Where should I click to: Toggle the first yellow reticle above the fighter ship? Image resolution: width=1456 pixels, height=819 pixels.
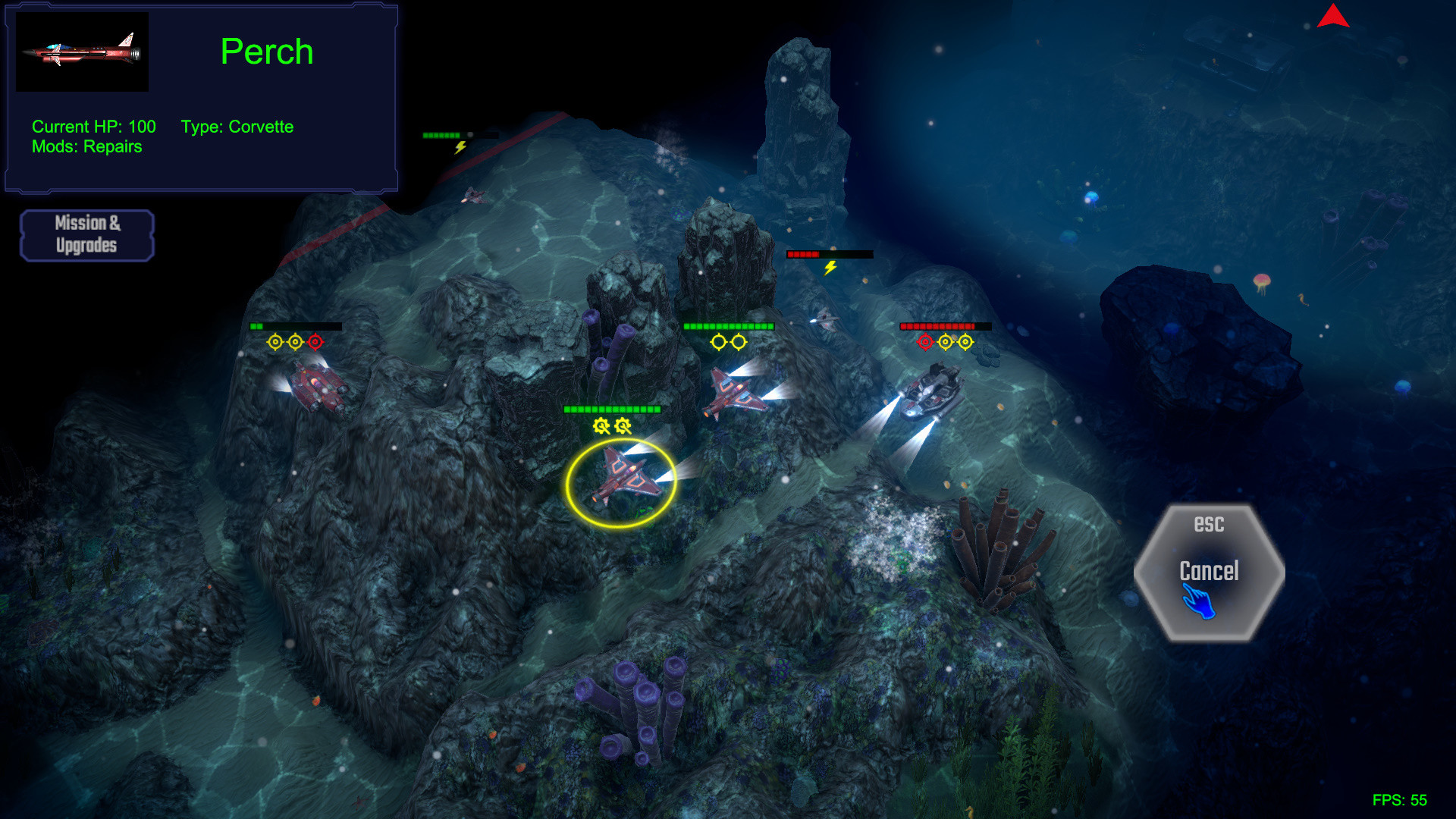point(717,341)
